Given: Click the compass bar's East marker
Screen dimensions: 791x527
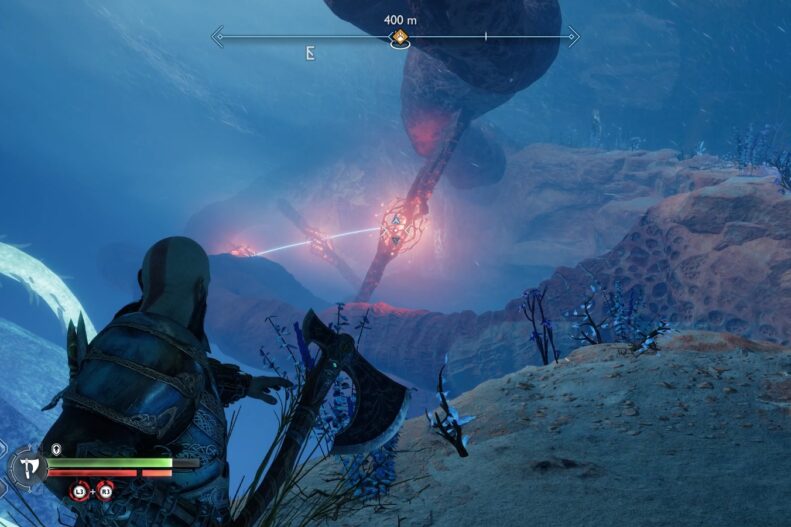Looking at the screenshot, I should point(311,54).
